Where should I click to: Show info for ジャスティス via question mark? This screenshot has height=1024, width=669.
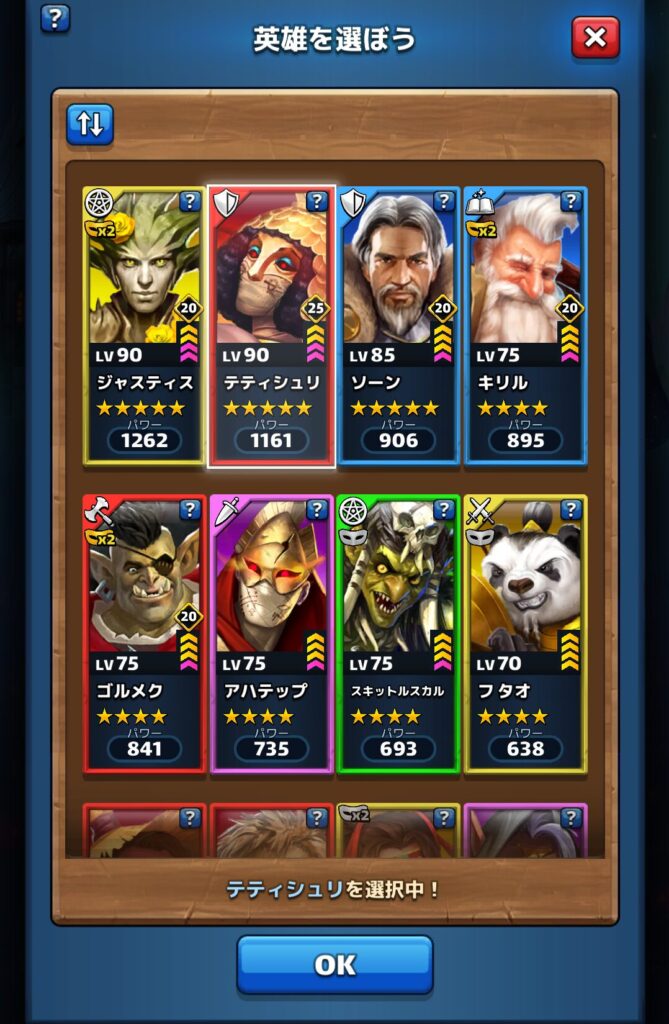point(190,202)
